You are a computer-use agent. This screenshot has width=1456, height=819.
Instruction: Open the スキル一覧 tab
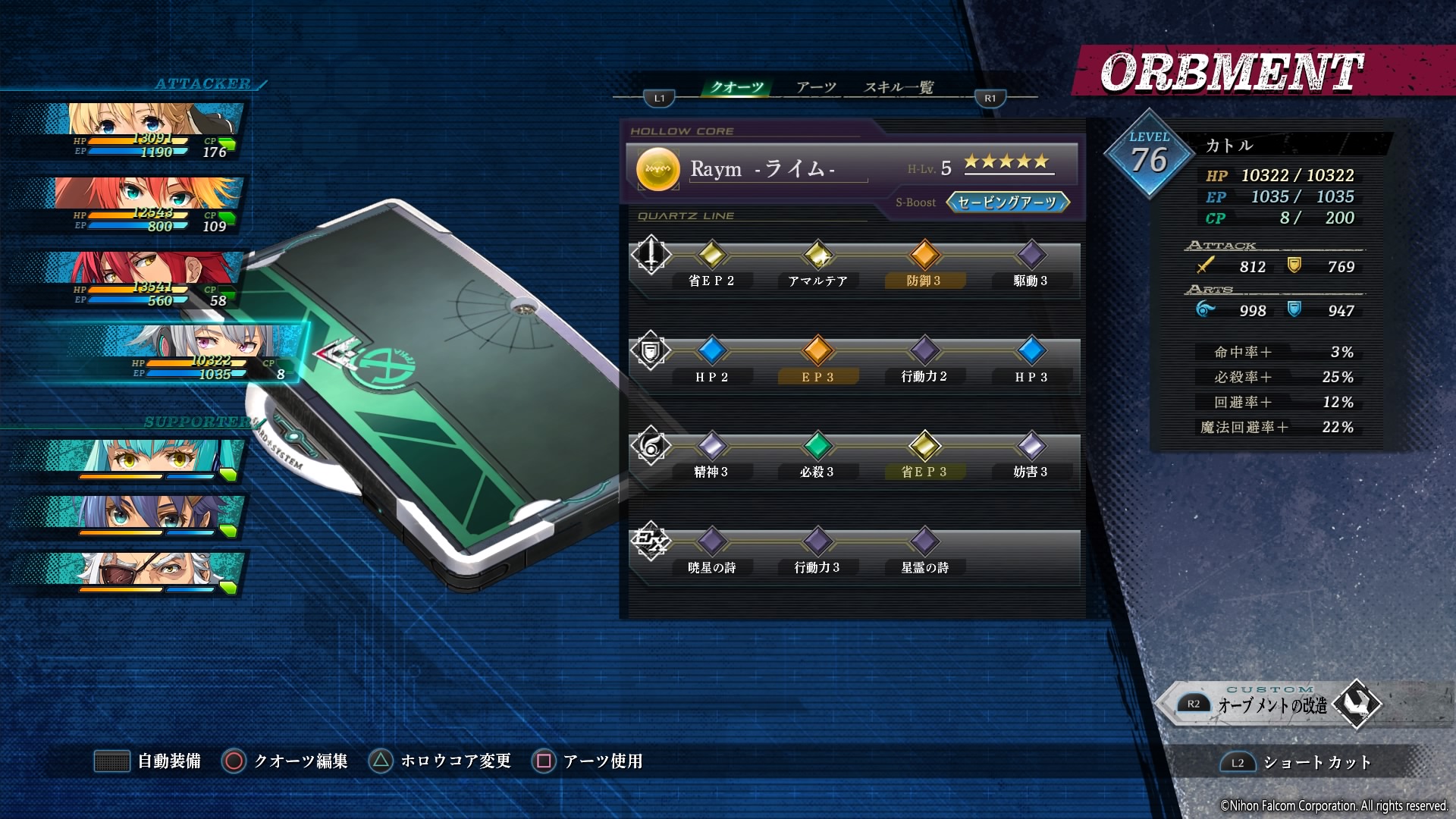(899, 87)
